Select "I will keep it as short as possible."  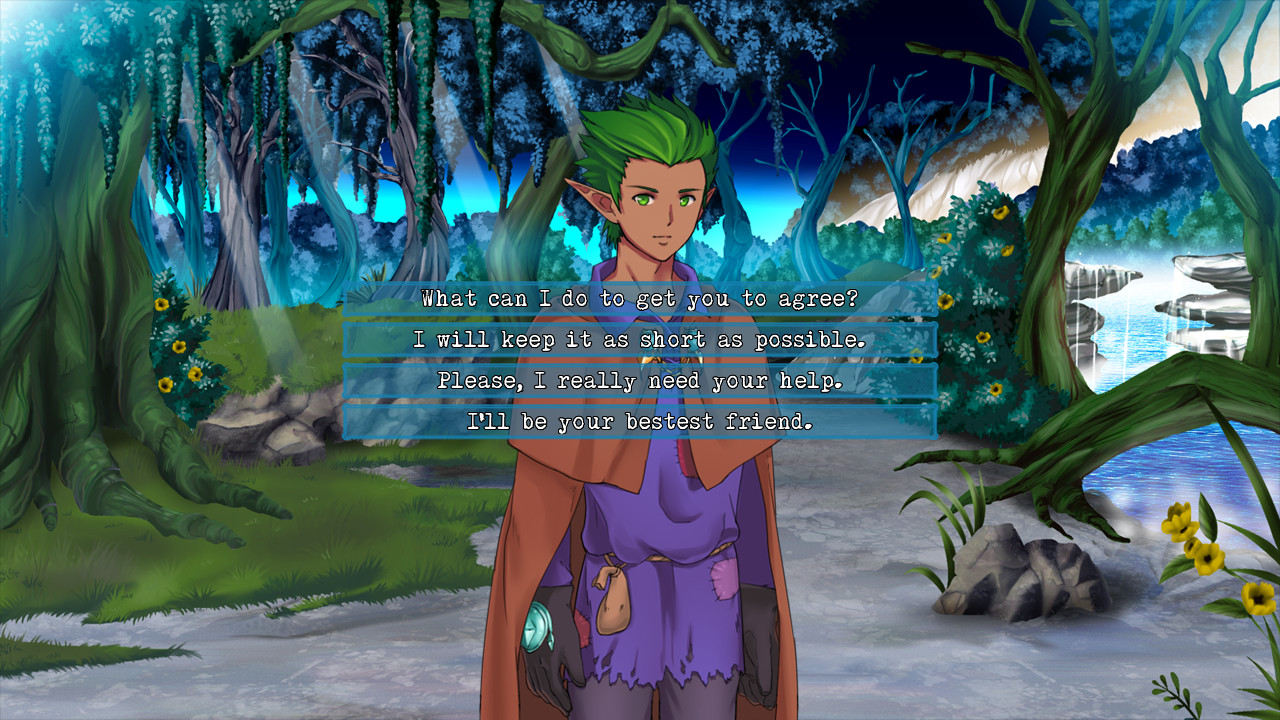tap(640, 340)
